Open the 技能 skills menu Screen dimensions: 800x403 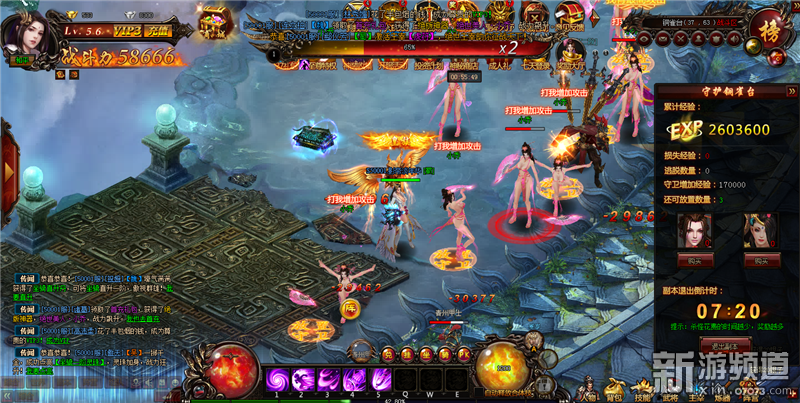[x=641, y=388]
